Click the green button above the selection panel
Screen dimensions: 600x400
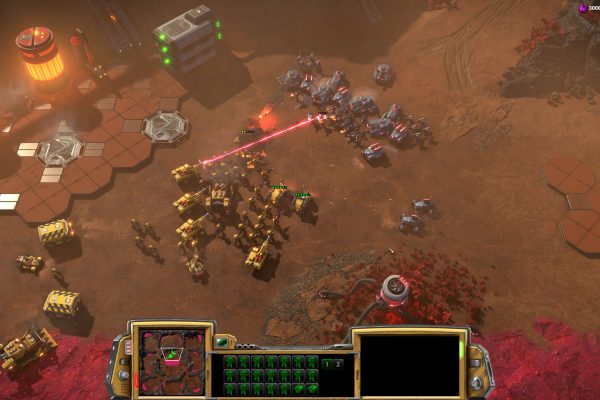click(221, 342)
